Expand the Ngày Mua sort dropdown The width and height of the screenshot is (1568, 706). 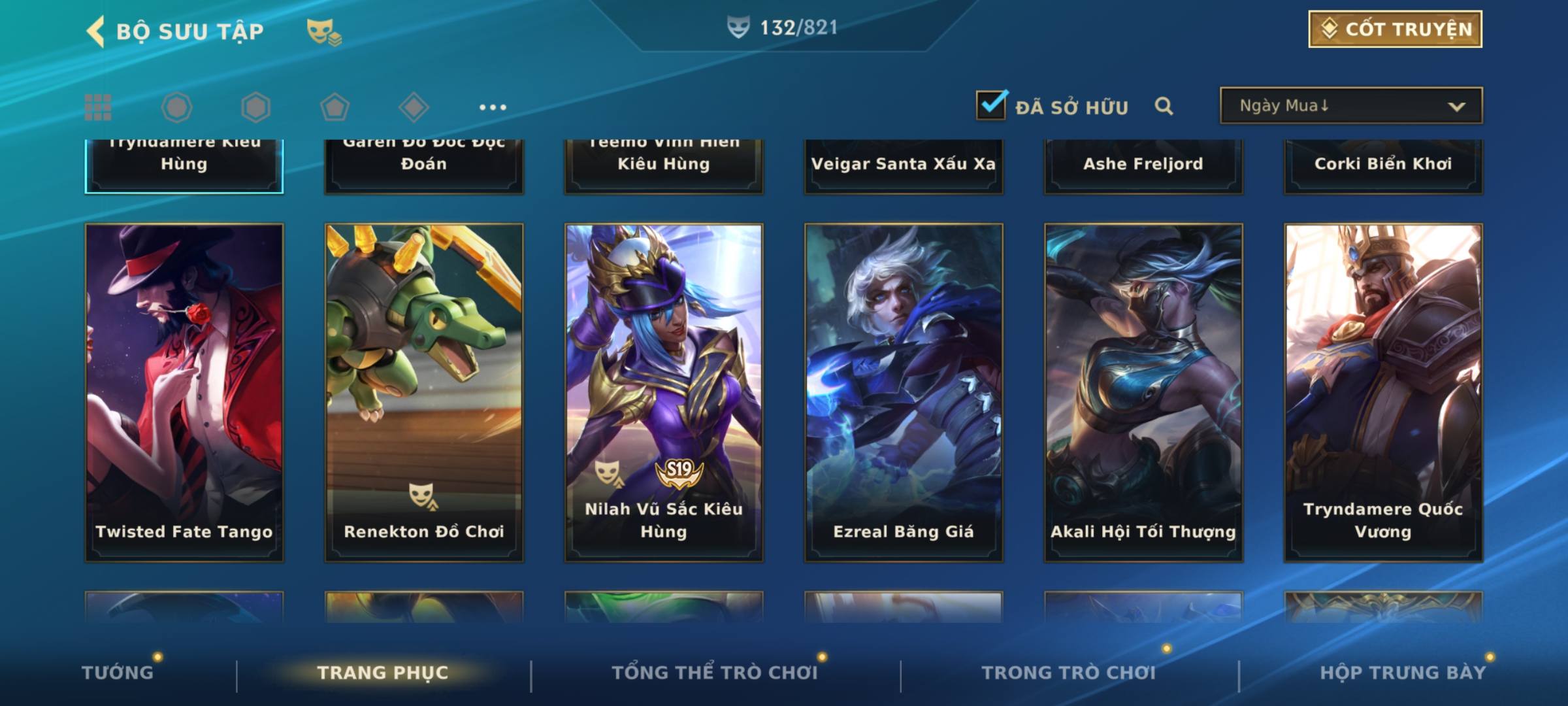tap(1350, 105)
